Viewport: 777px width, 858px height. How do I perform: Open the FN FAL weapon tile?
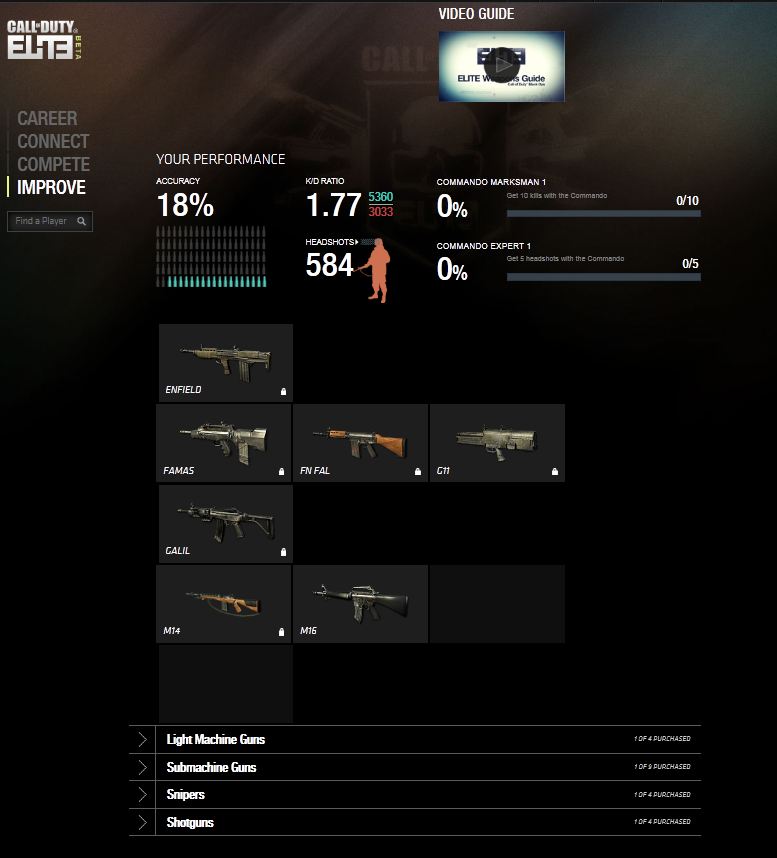(x=360, y=442)
